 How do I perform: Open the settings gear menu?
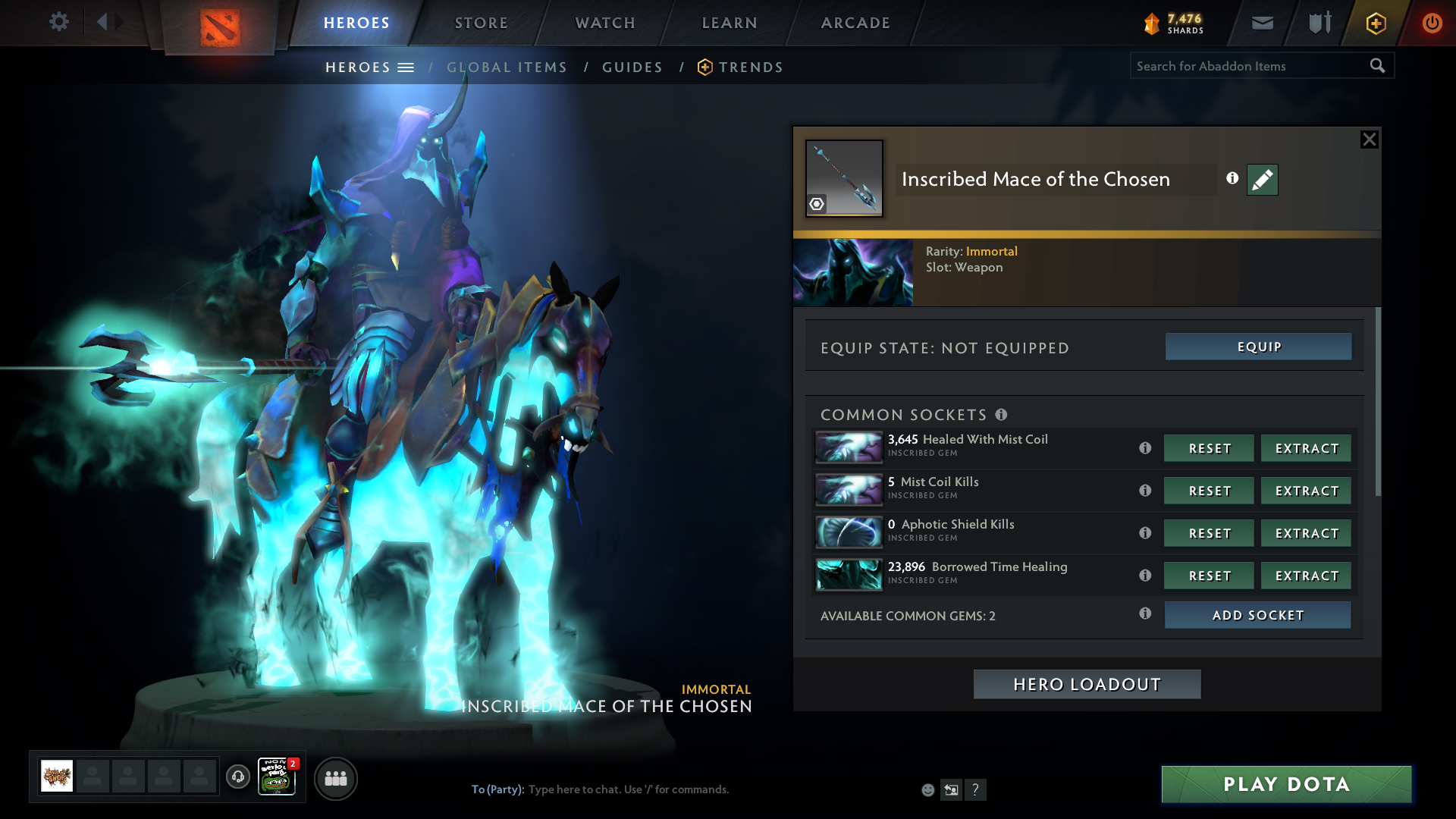pyautogui.click(x=58, y=22)
